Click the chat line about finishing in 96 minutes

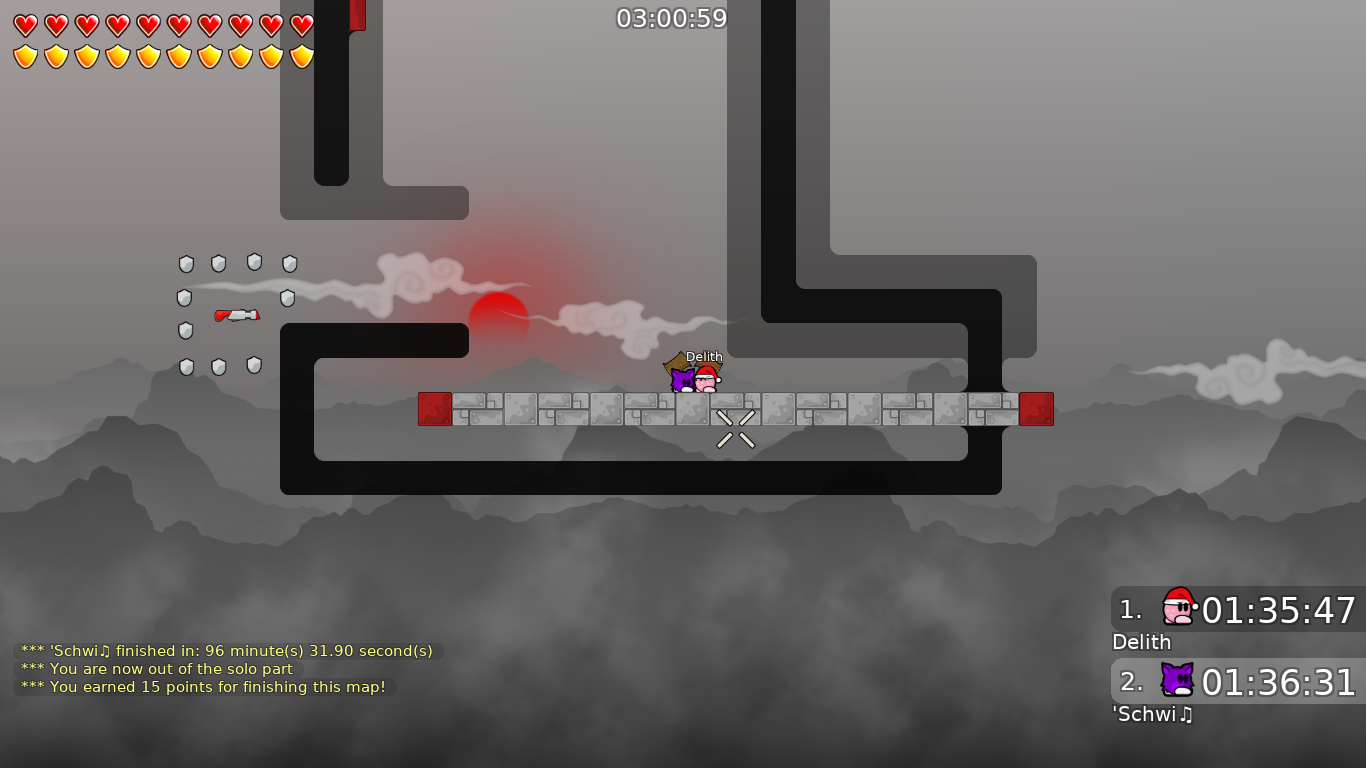tap(226, 650)
